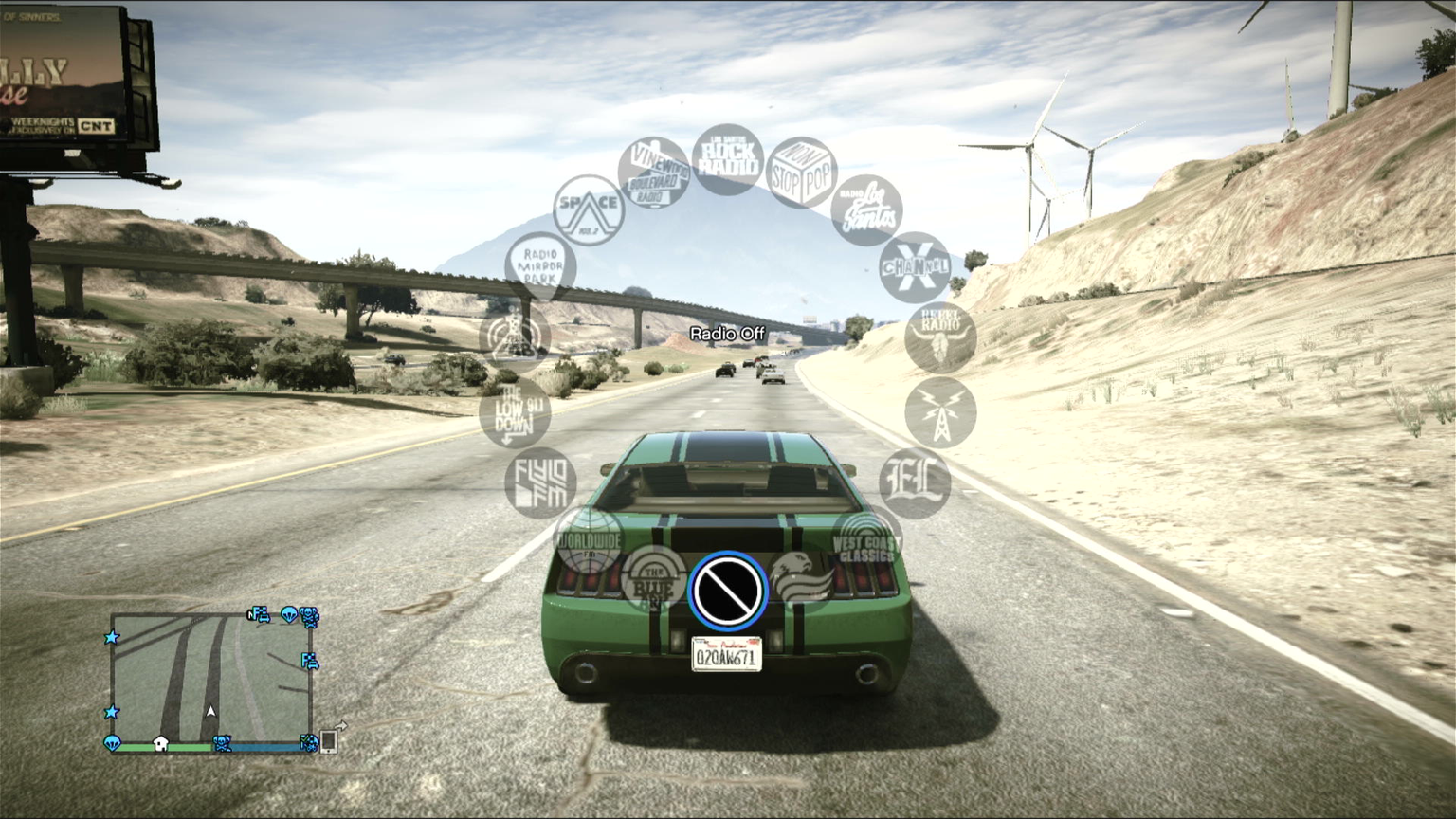Select the phone icon beside the minimap
1456x819 pixels.
329,740
